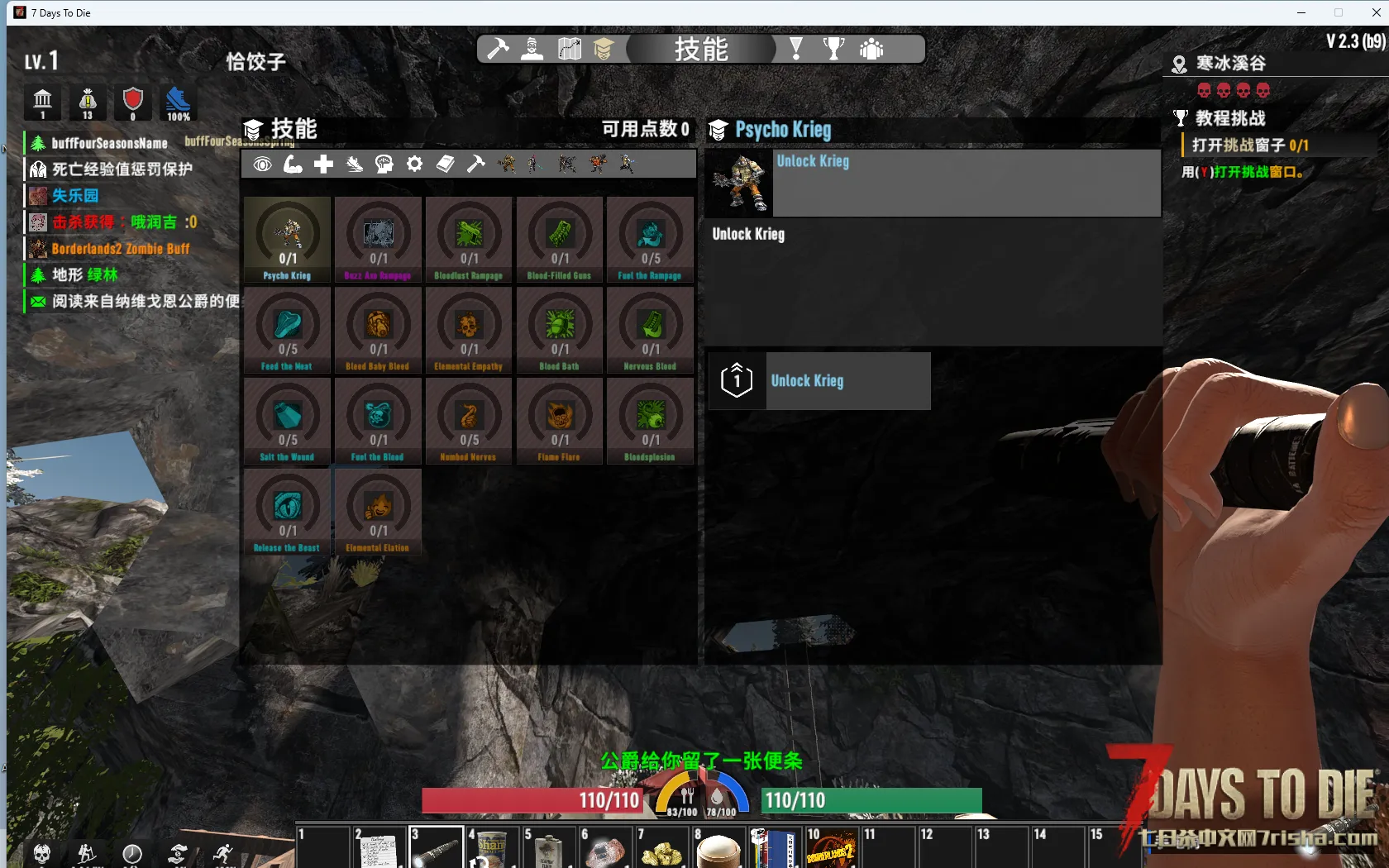The image size is (1389, 868).
Task: Select the Release the Beast skill
Action: click(x=288, y=513)
